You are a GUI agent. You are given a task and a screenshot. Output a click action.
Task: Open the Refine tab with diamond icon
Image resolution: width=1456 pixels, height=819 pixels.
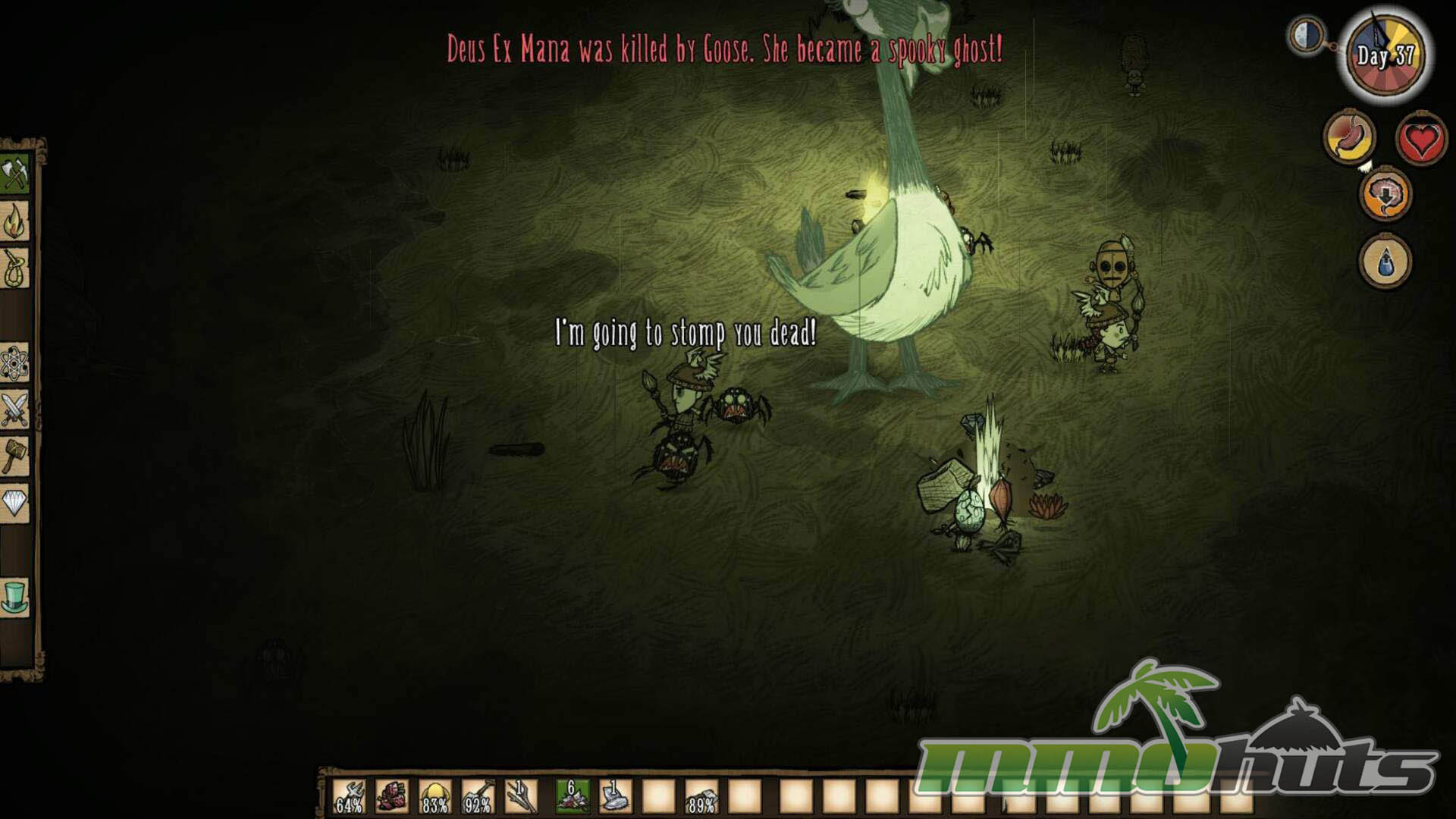[14, 504]
